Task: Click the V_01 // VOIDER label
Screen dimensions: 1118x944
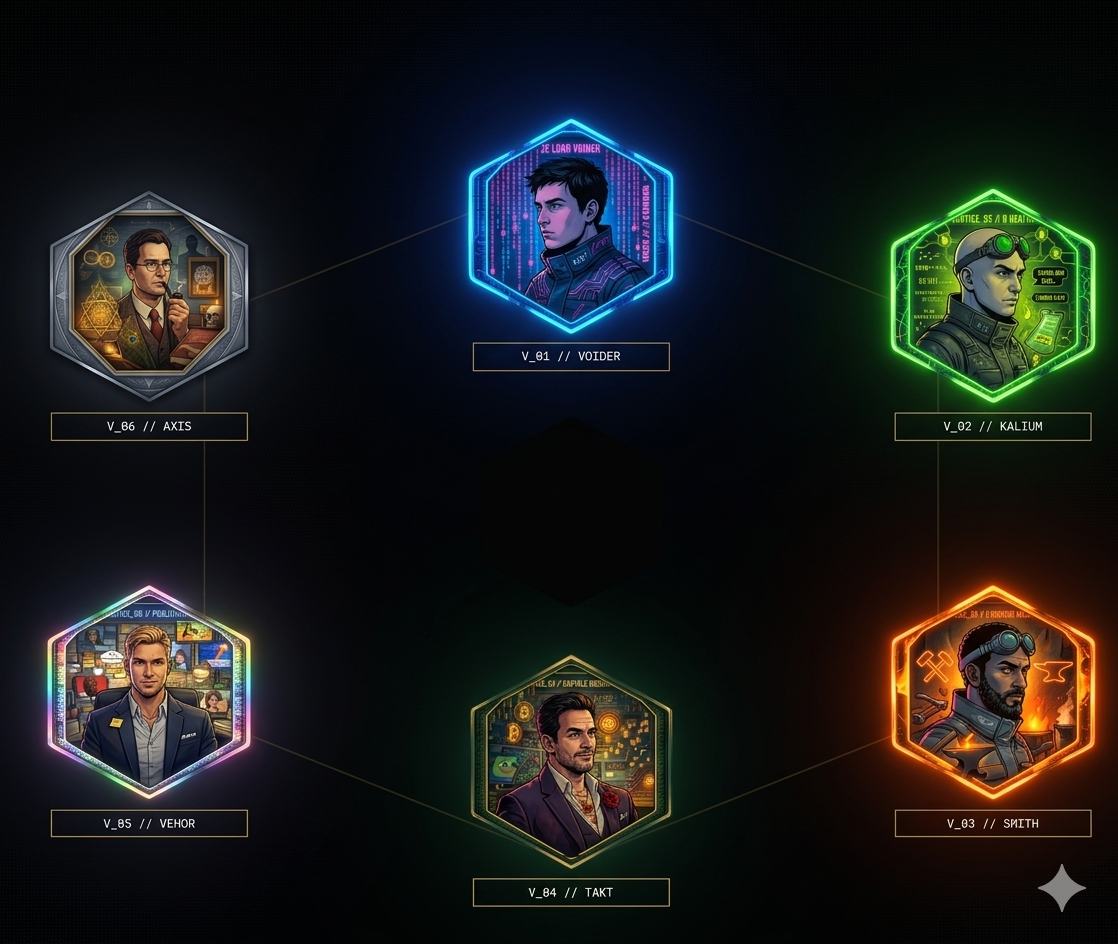Action: point(570,357)
